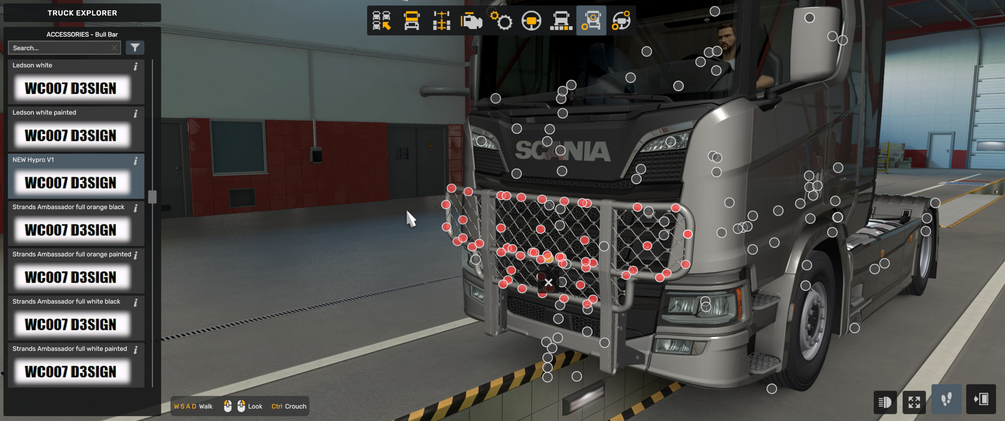Click the fullscreen expand arrows button
This screenshot has height=421, width=1005.
tap(914, 402)
